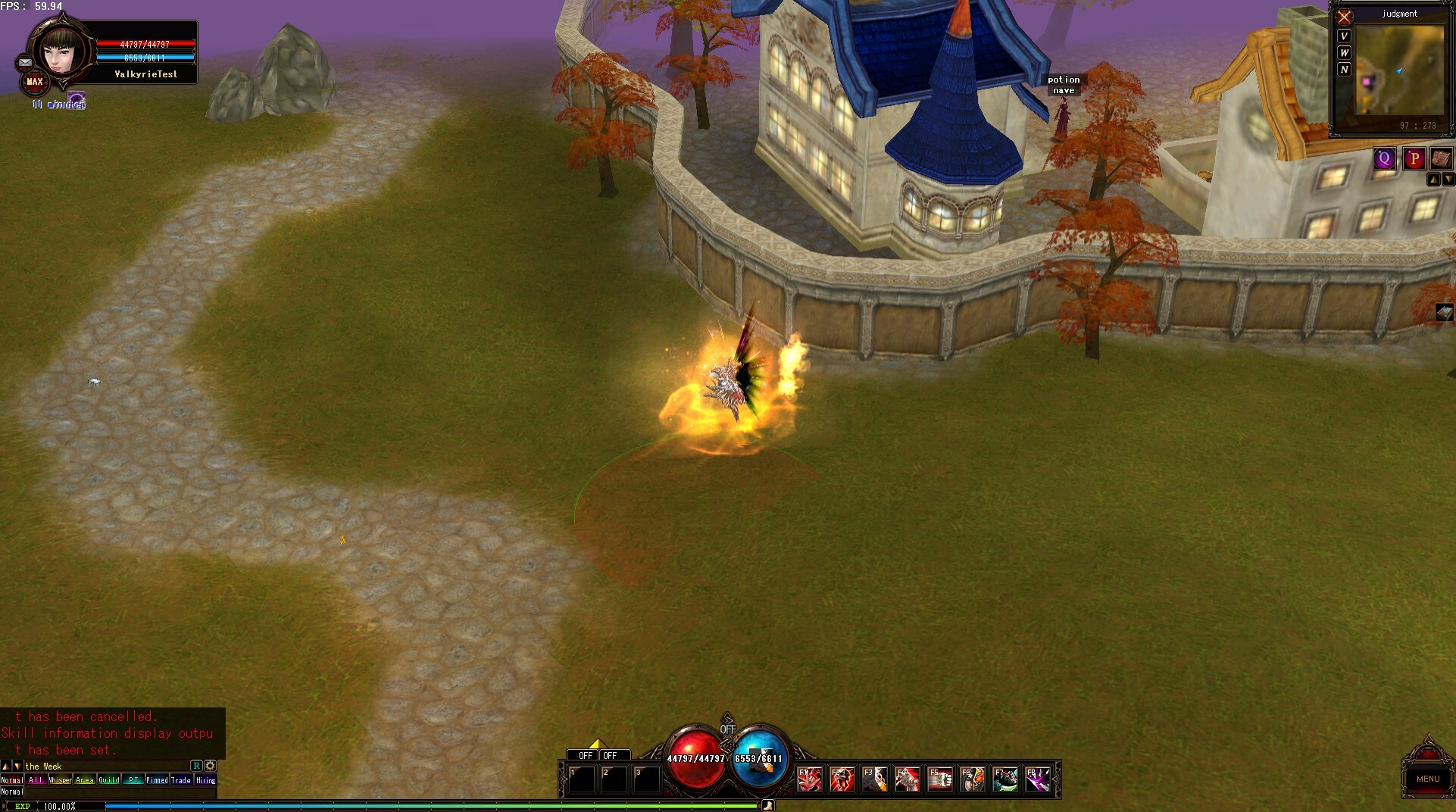Activate the F3 skill icon
Screen dimensions: 1456x812
point(876,779)
